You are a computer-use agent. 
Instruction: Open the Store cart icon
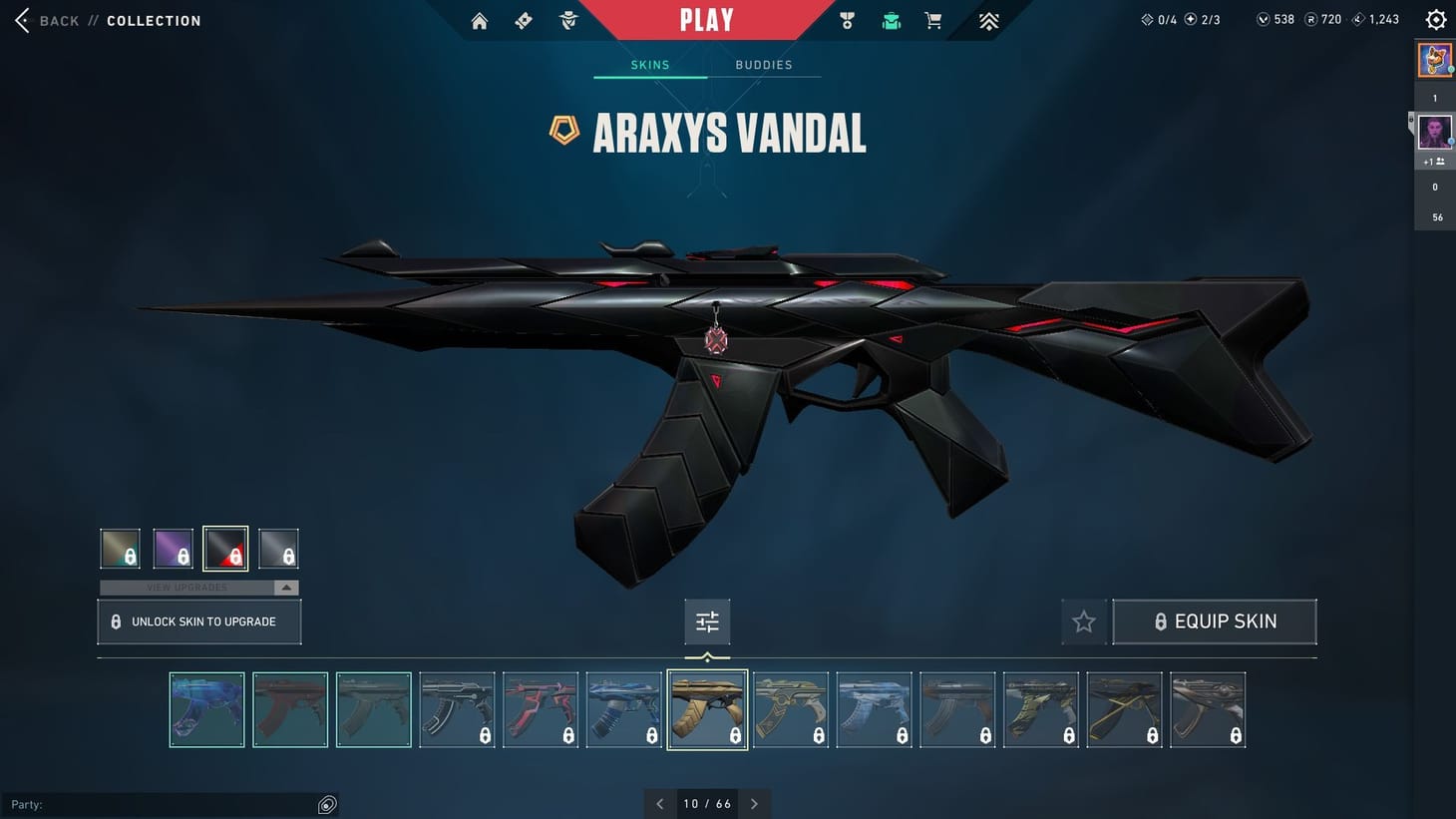point(932,20)
